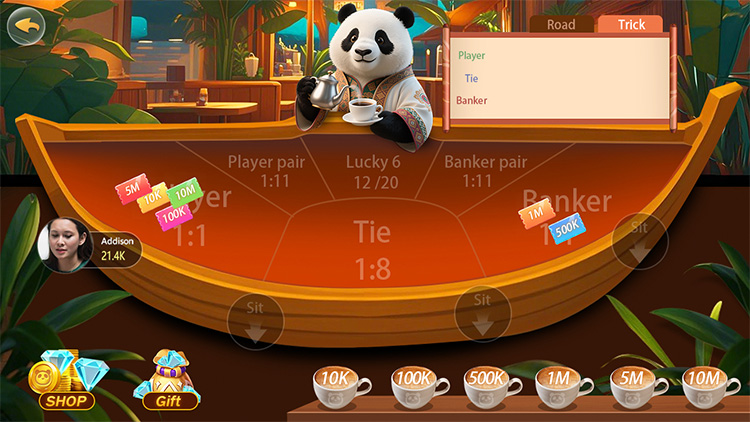Select the Trick tab
Image resolution: width=750 pixels, height=422 pixels.
631,25
